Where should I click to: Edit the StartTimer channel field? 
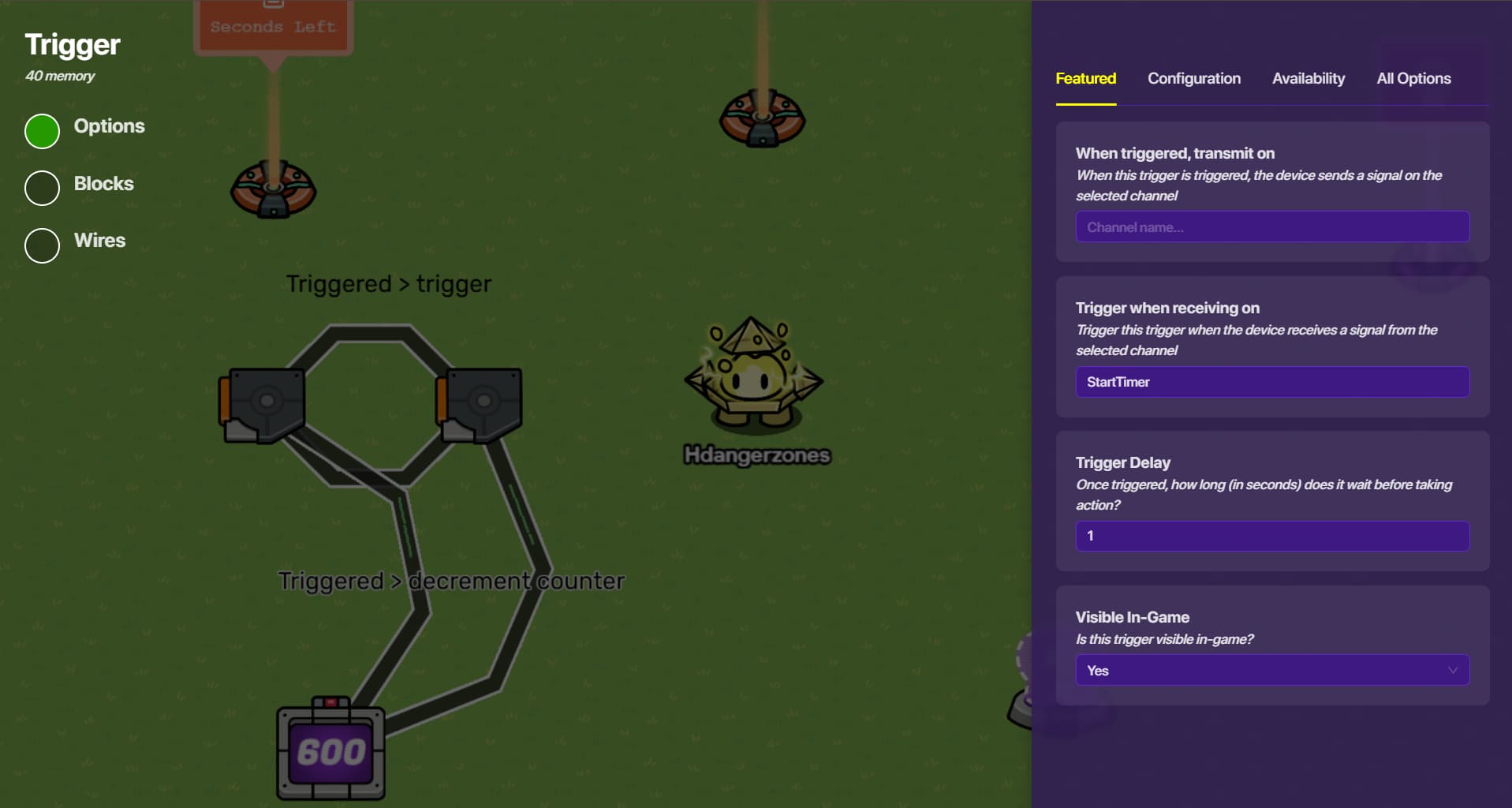click(x=1271, y=382)
